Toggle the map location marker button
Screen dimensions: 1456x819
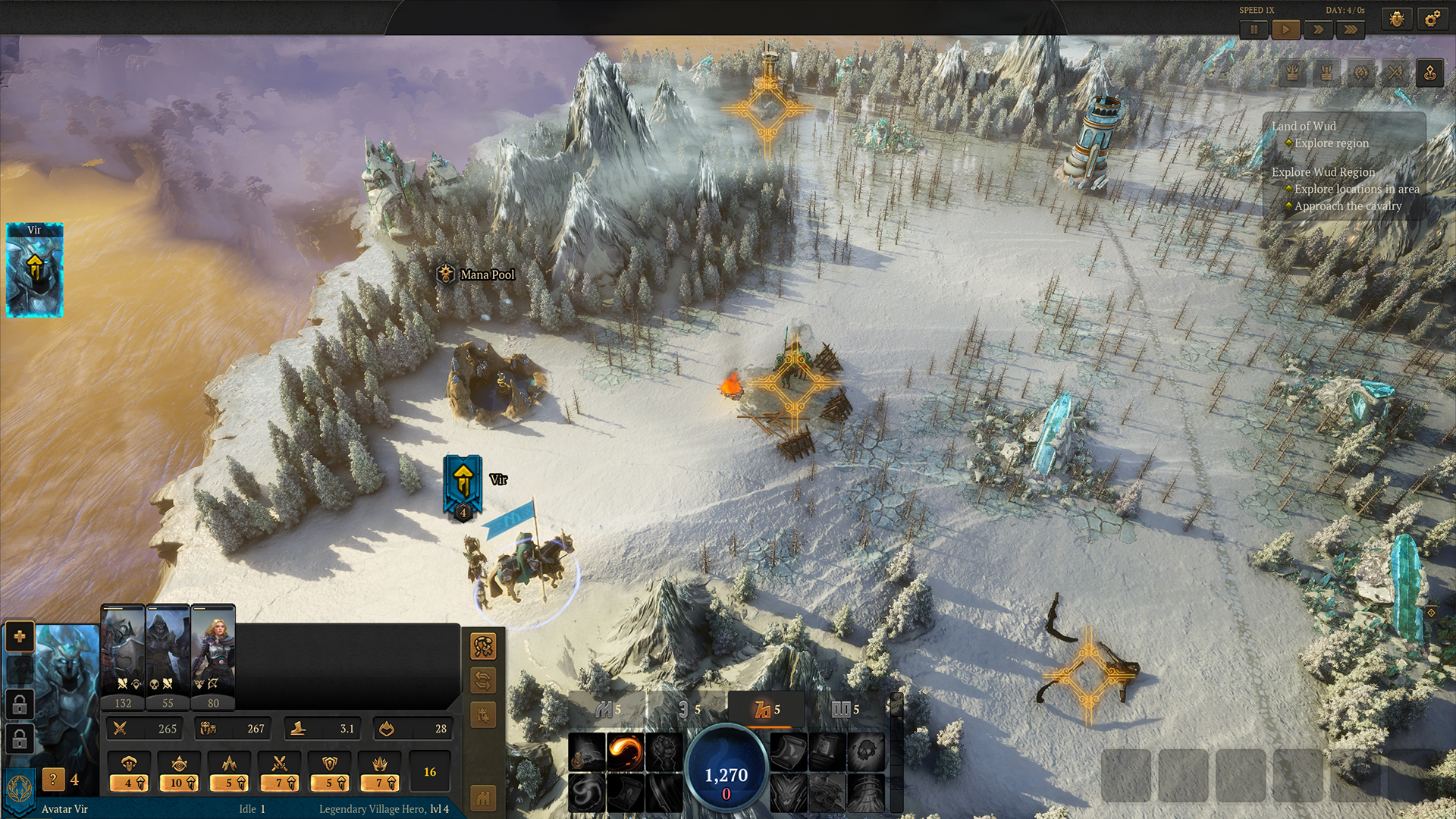(1429, 73)
